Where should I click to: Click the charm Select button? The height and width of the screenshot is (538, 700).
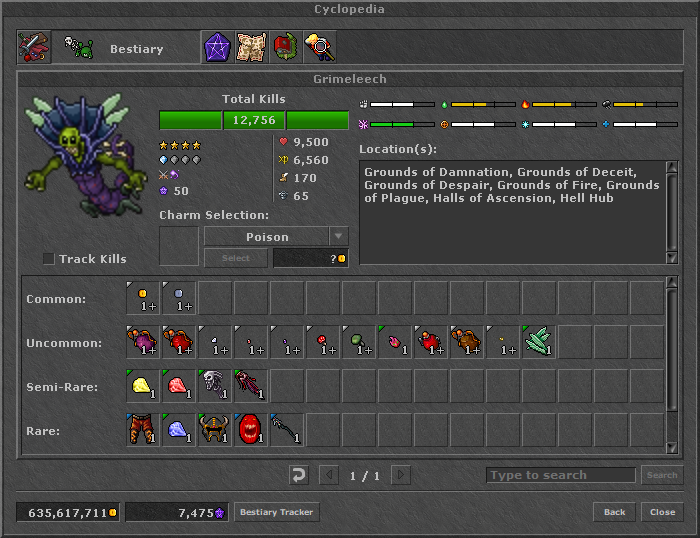[235, 258]
